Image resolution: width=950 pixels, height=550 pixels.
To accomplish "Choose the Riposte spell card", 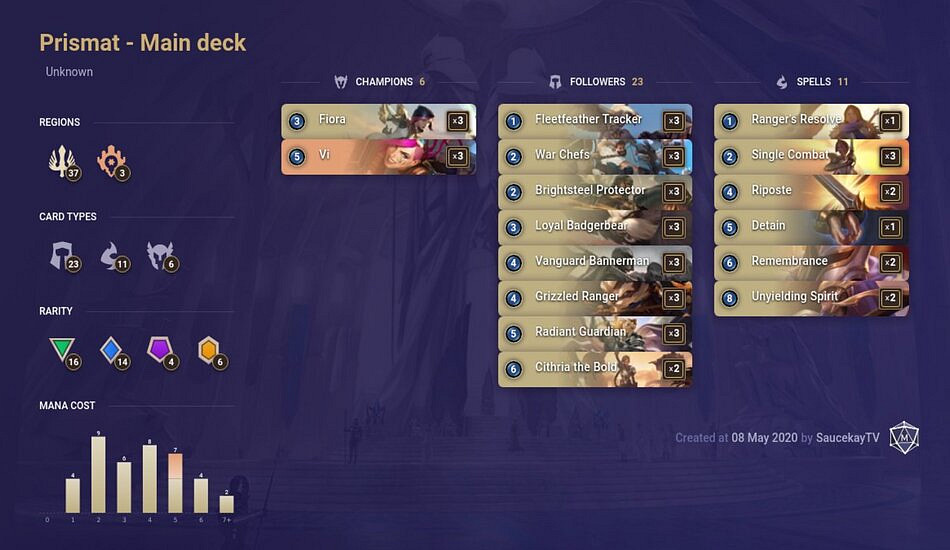I will pyautogui.click(x=811, y=191).
